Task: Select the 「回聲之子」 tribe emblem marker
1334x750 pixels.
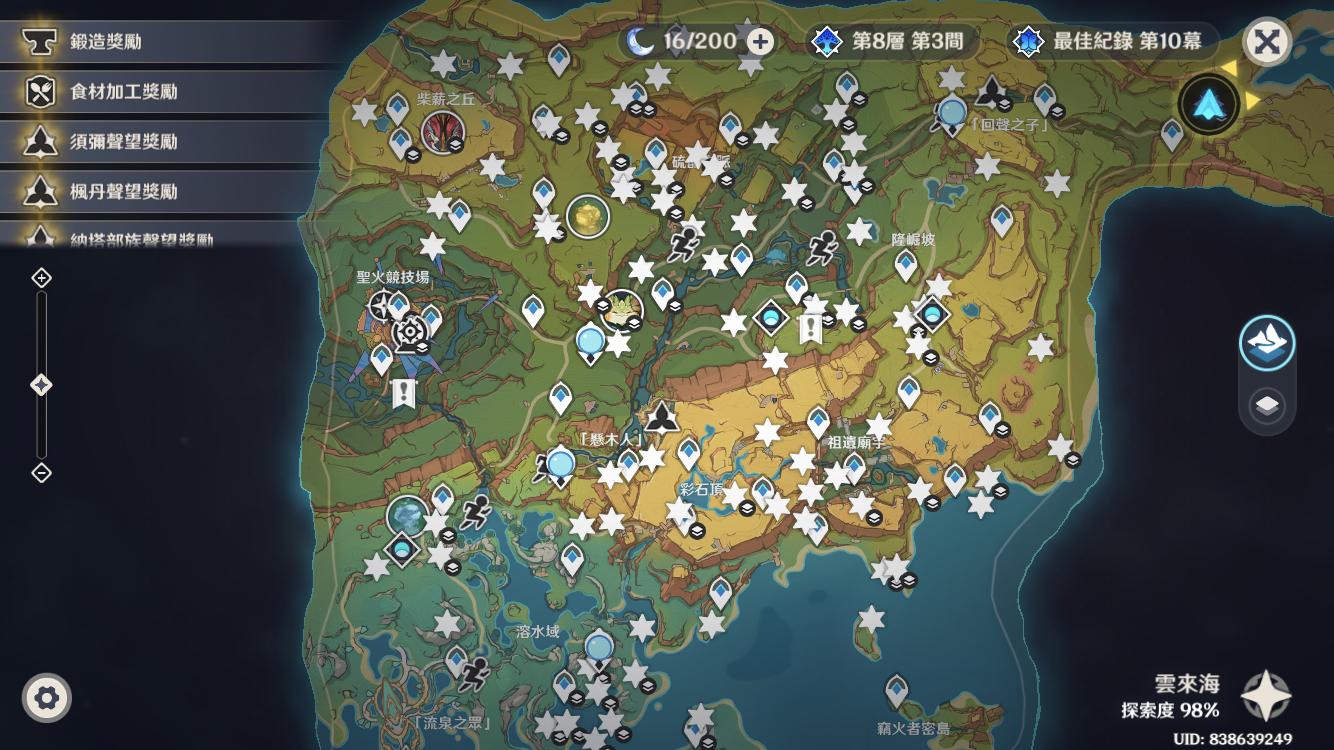Action: point(991,93)
